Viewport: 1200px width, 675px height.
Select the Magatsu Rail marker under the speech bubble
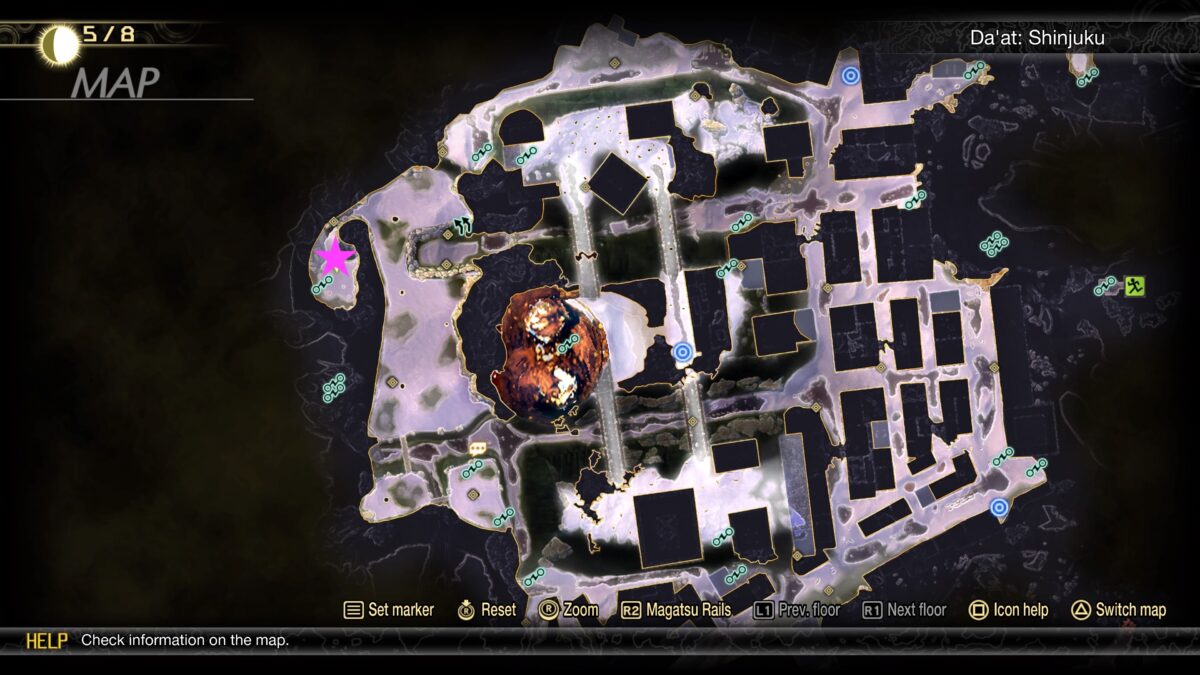pos(471,468)
